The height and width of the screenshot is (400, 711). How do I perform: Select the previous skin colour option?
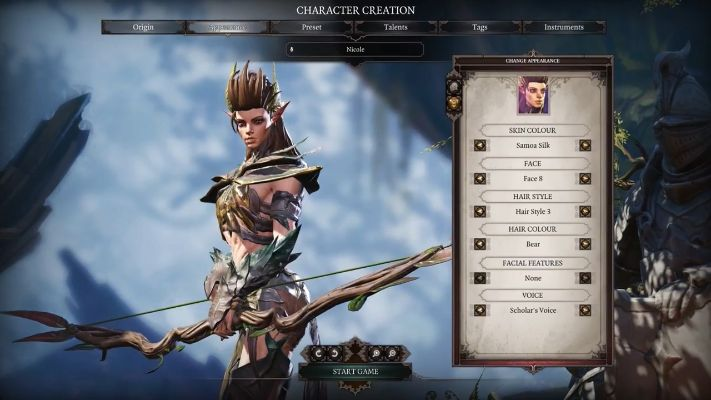click(480, 145)
